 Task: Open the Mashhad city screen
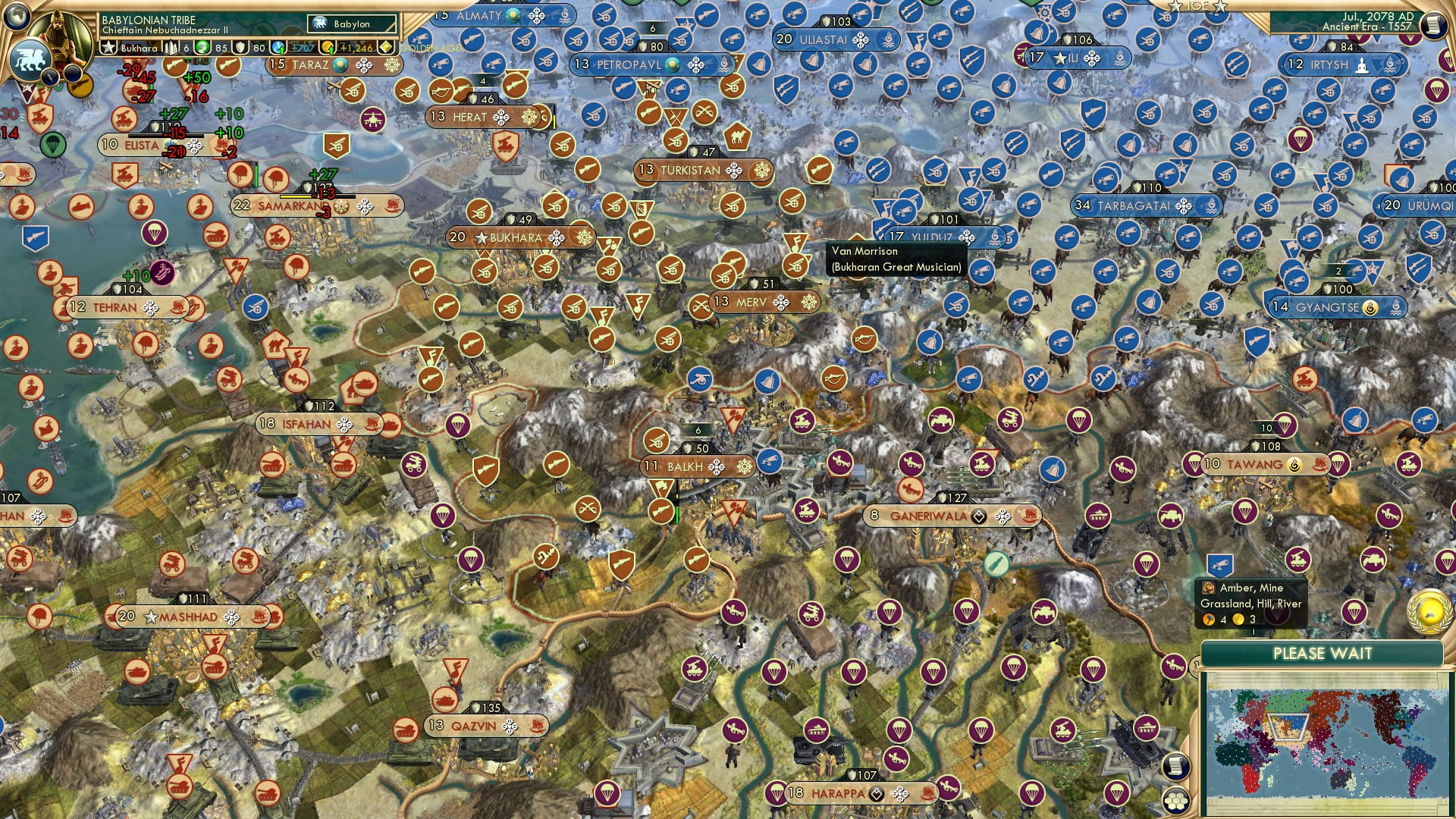click(x=186, y=616)
